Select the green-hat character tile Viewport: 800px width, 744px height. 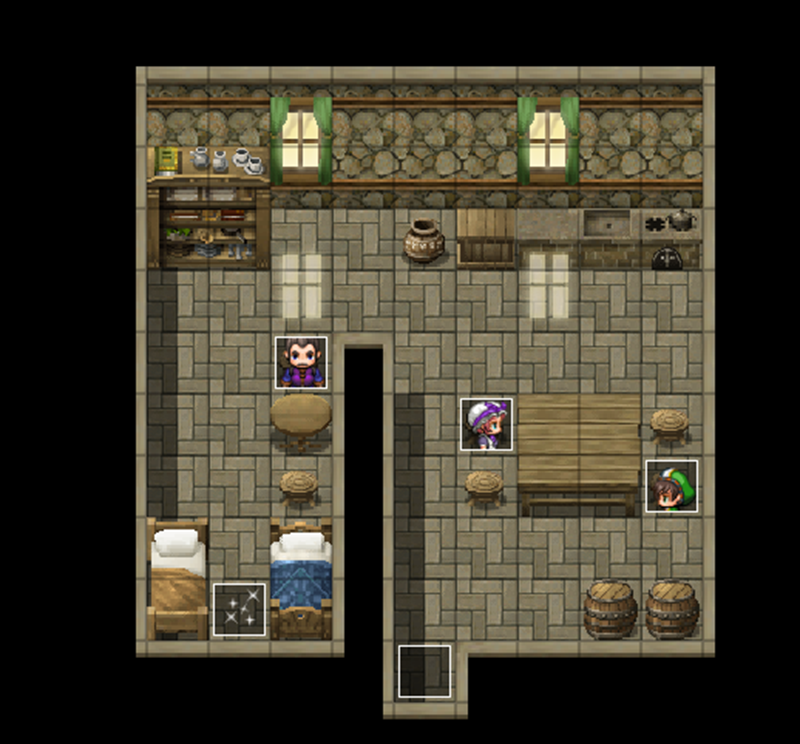[671, 486]
